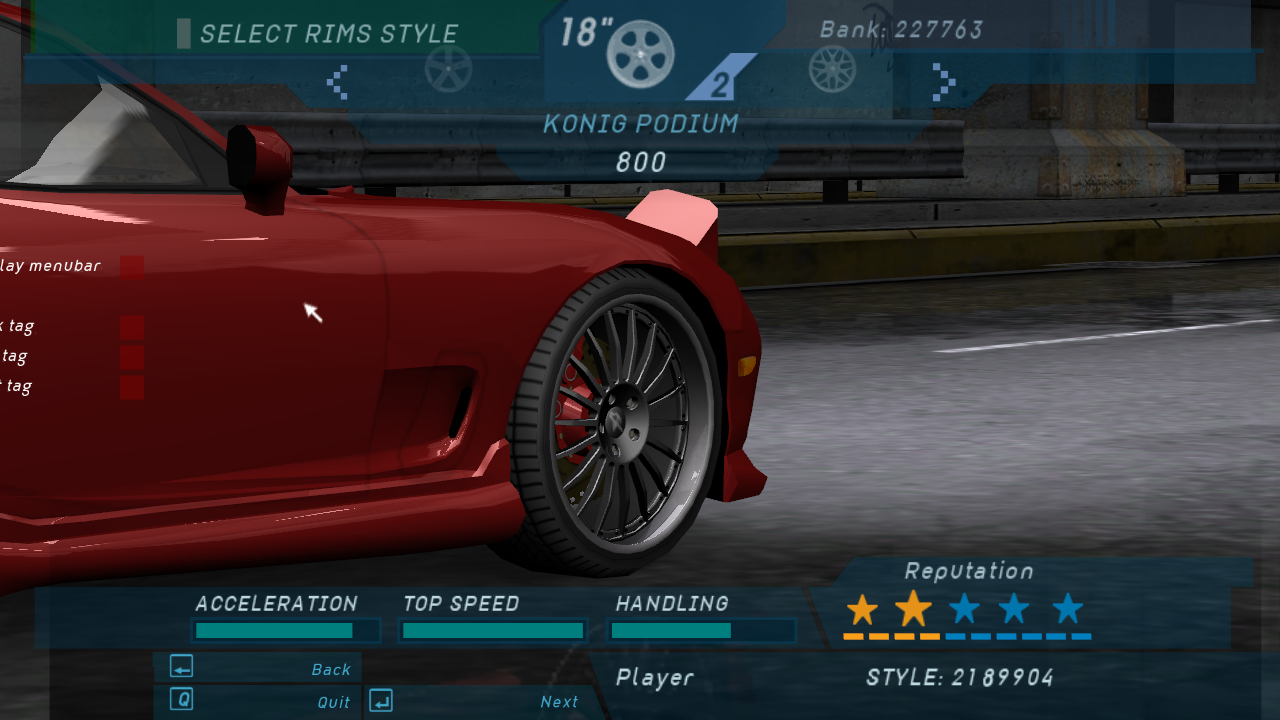Click the Back arrow key icon
The width and height of the screenshot is (1280, 720).
click(x=180, y=667)
